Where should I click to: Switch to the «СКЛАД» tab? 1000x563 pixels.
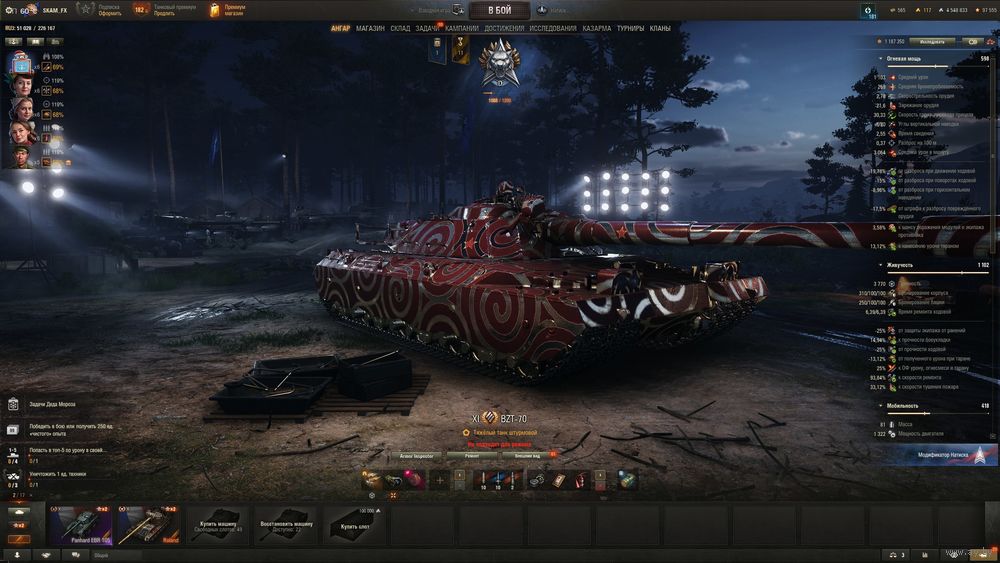tap(400, 28)
